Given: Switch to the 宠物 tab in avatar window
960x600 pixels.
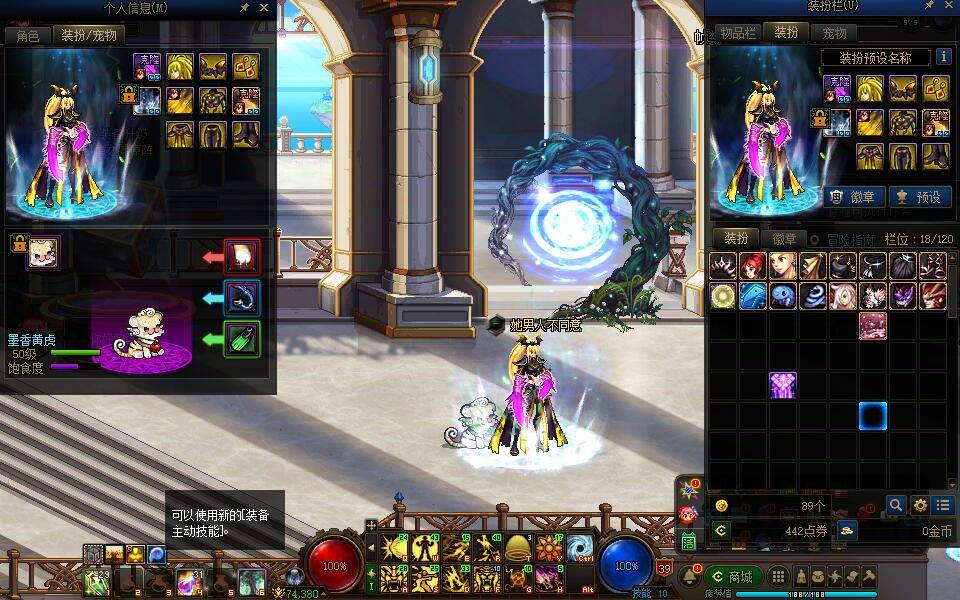Looking at the screenshot, I should click(x=833, y=33).
